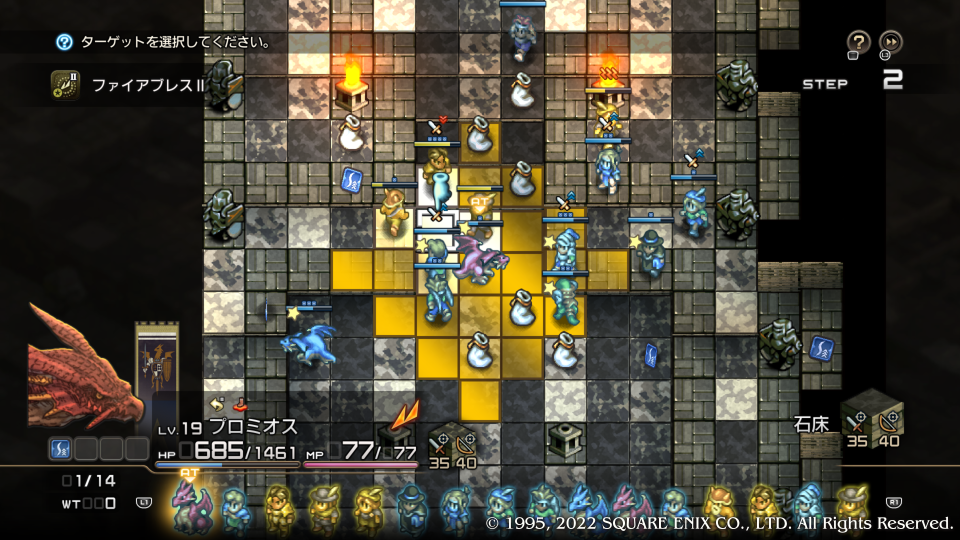Open the class banner beside the dragon portrait
The image size is (960, 540).
[x=157, y=365]
